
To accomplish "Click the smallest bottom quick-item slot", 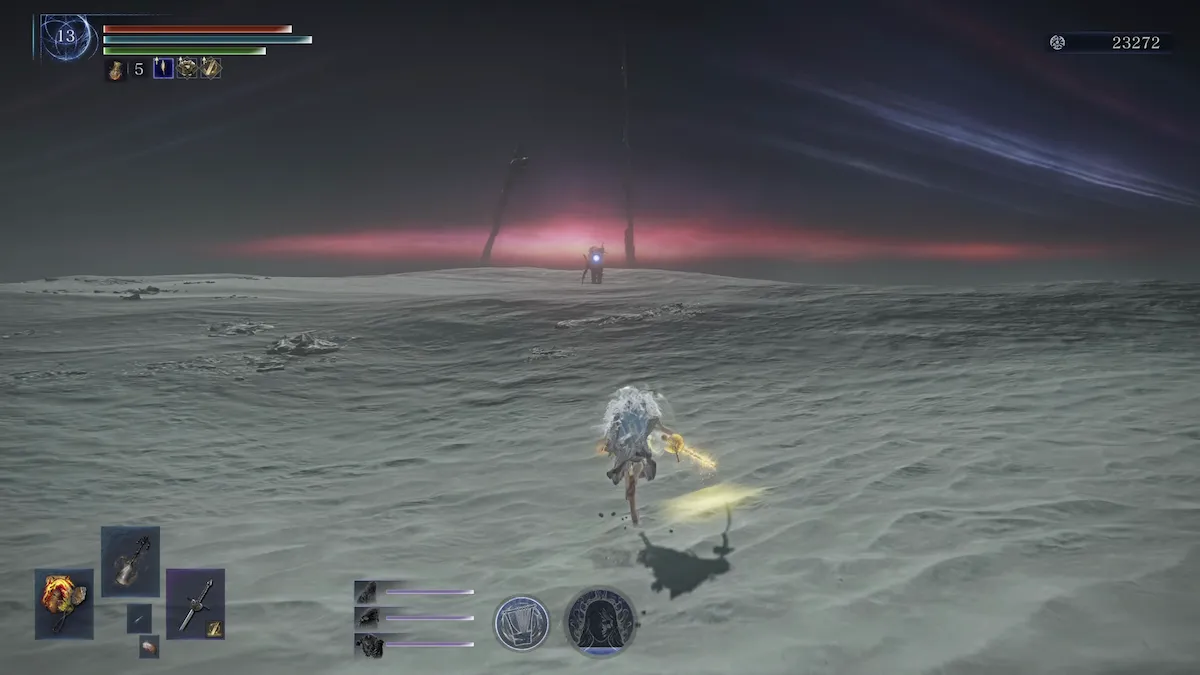I will coord(149,646).
